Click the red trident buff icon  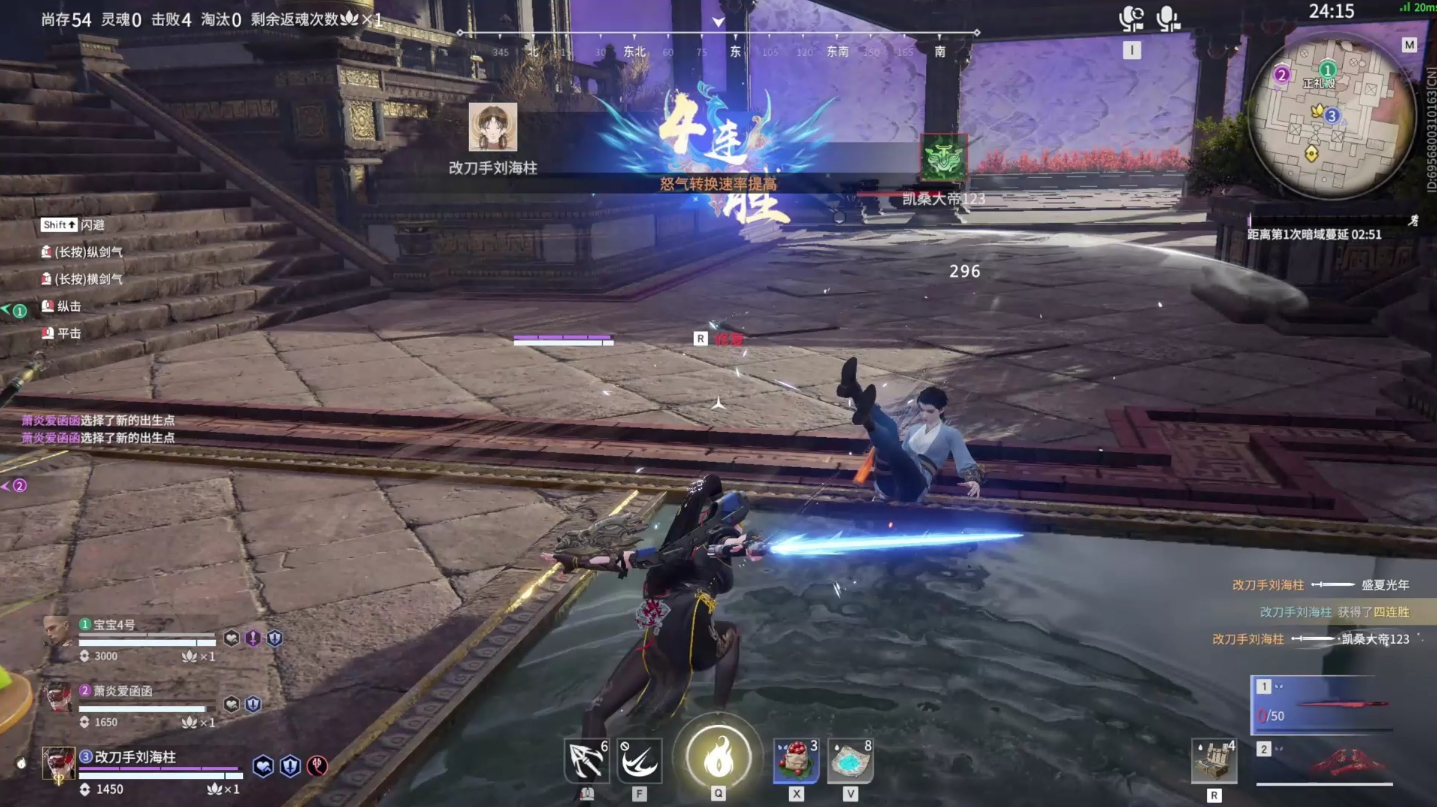[x=317, y=767]
